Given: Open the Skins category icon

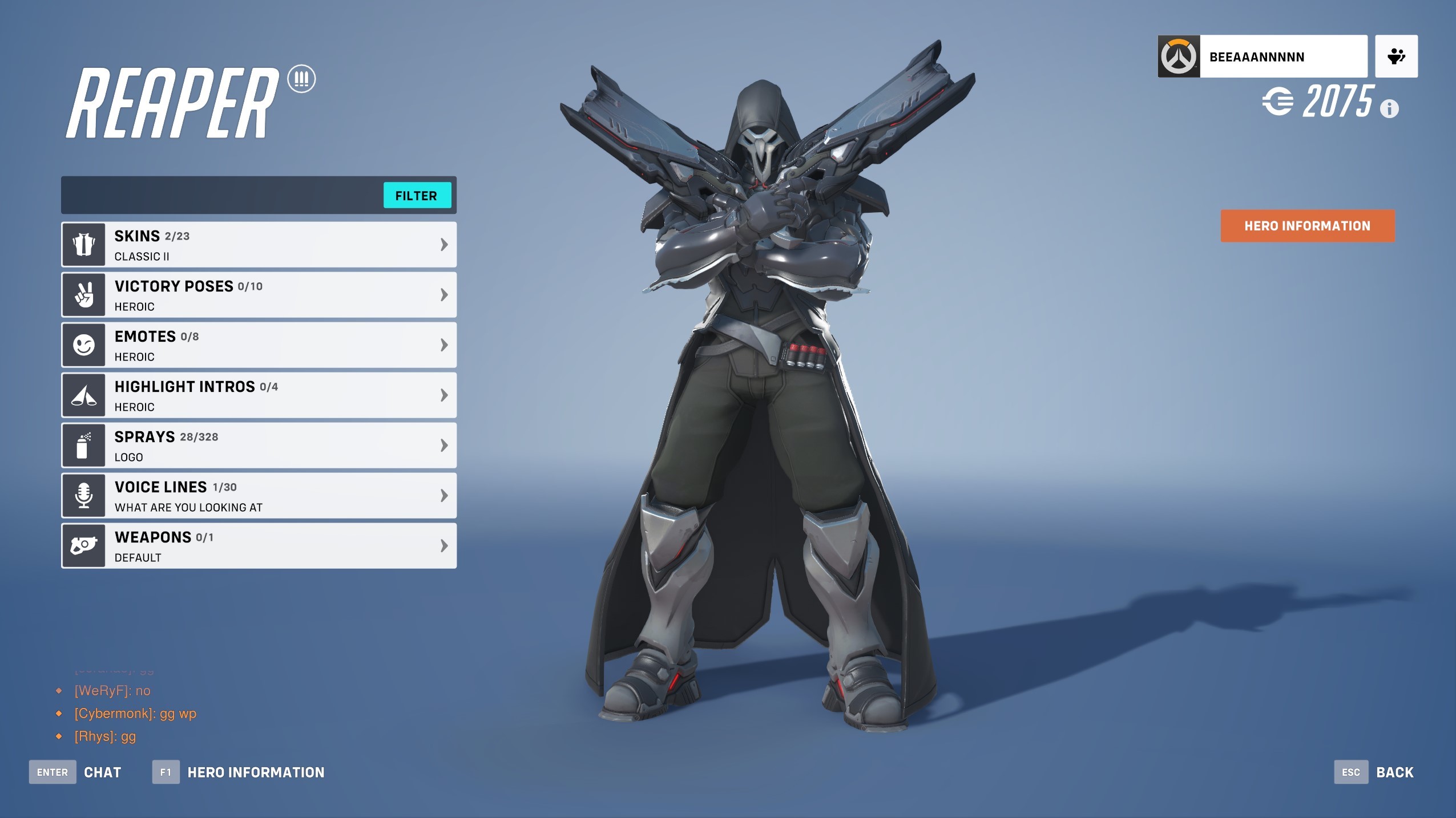Looking at the screenshot, I should [x=83, y=244].
